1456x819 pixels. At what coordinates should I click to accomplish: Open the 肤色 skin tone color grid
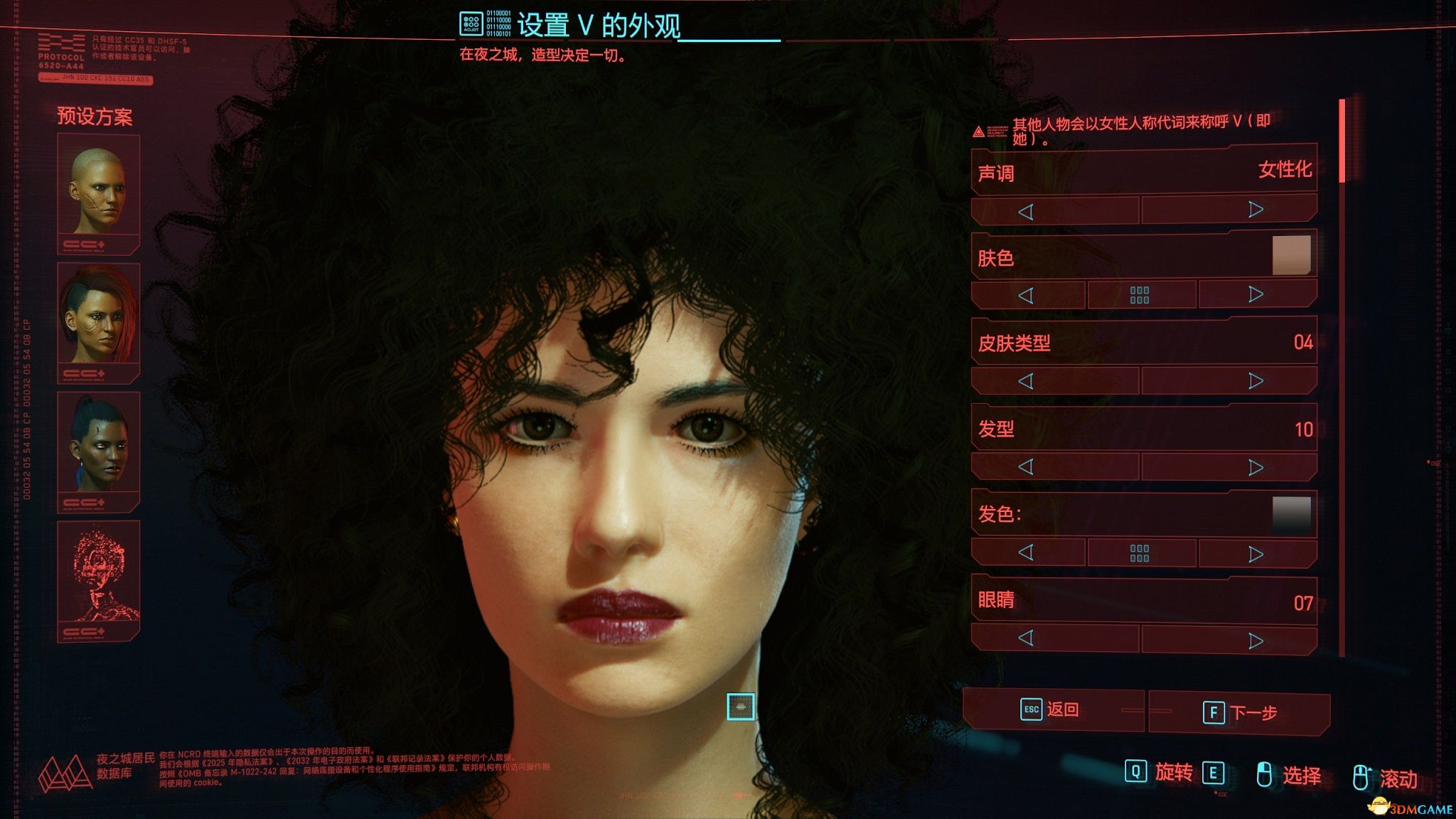pos(1140,295)
